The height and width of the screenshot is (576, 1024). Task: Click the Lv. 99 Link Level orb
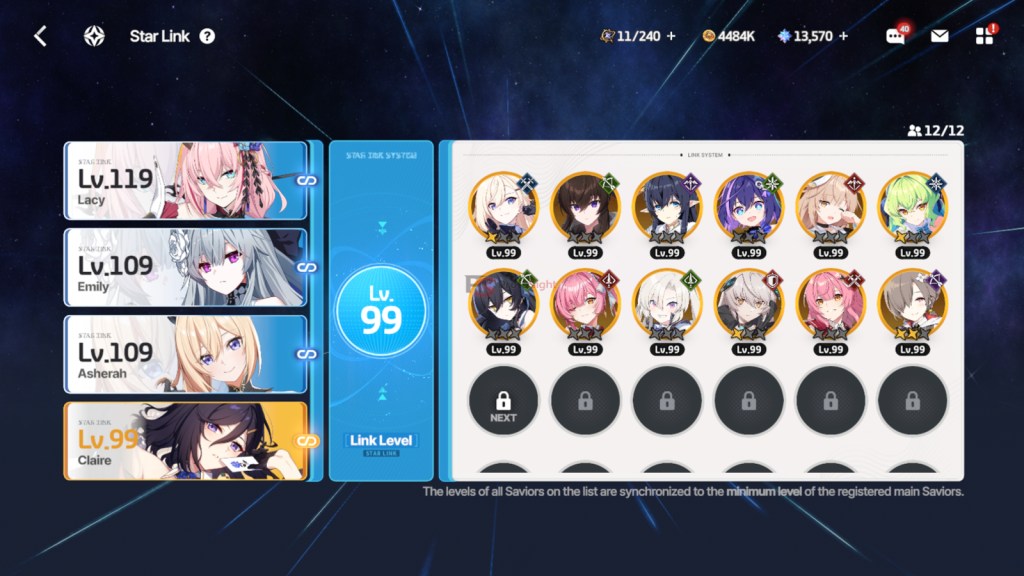[x=381, y=313]
